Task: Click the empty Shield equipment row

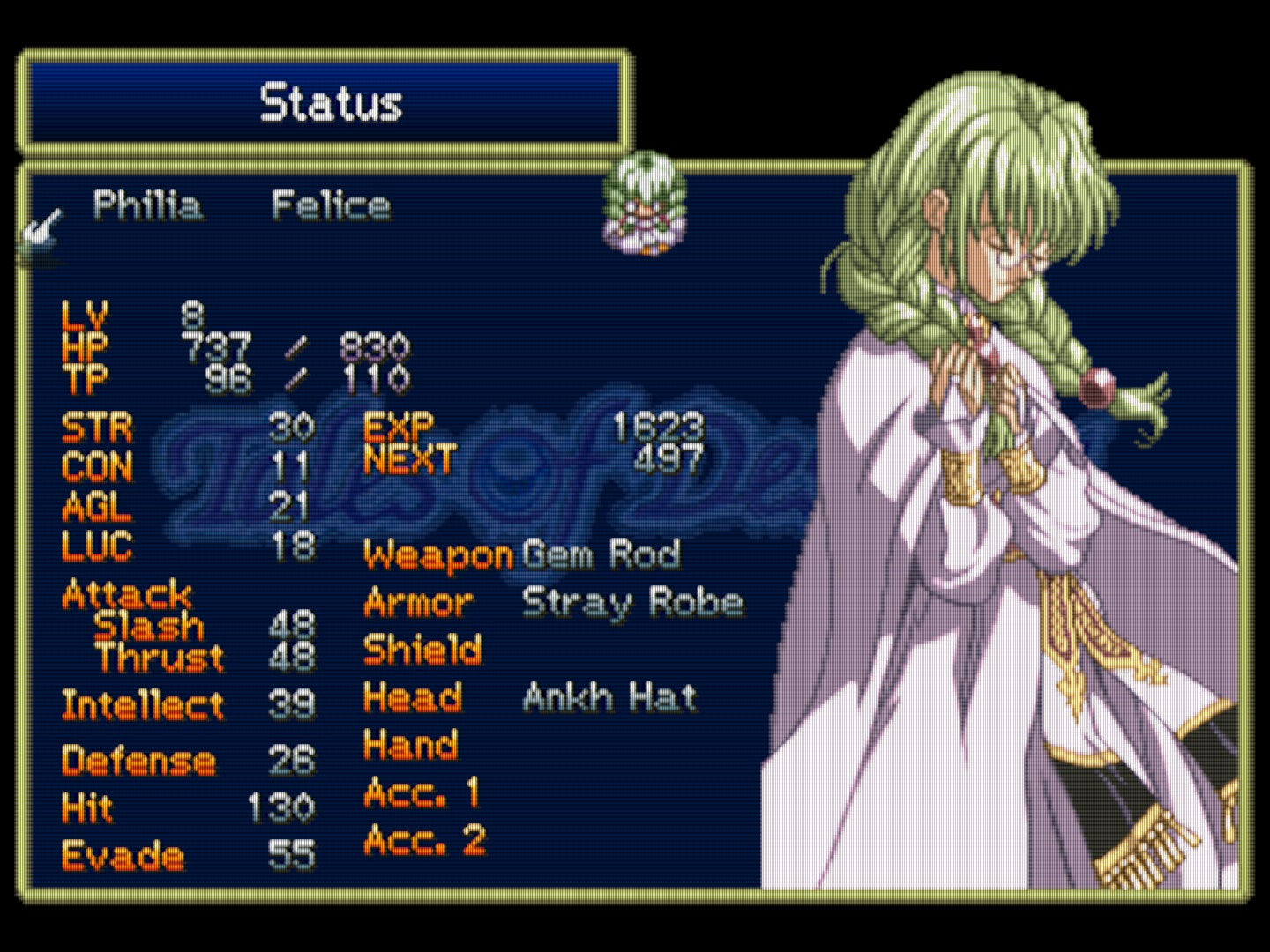Action: point(422,650)
